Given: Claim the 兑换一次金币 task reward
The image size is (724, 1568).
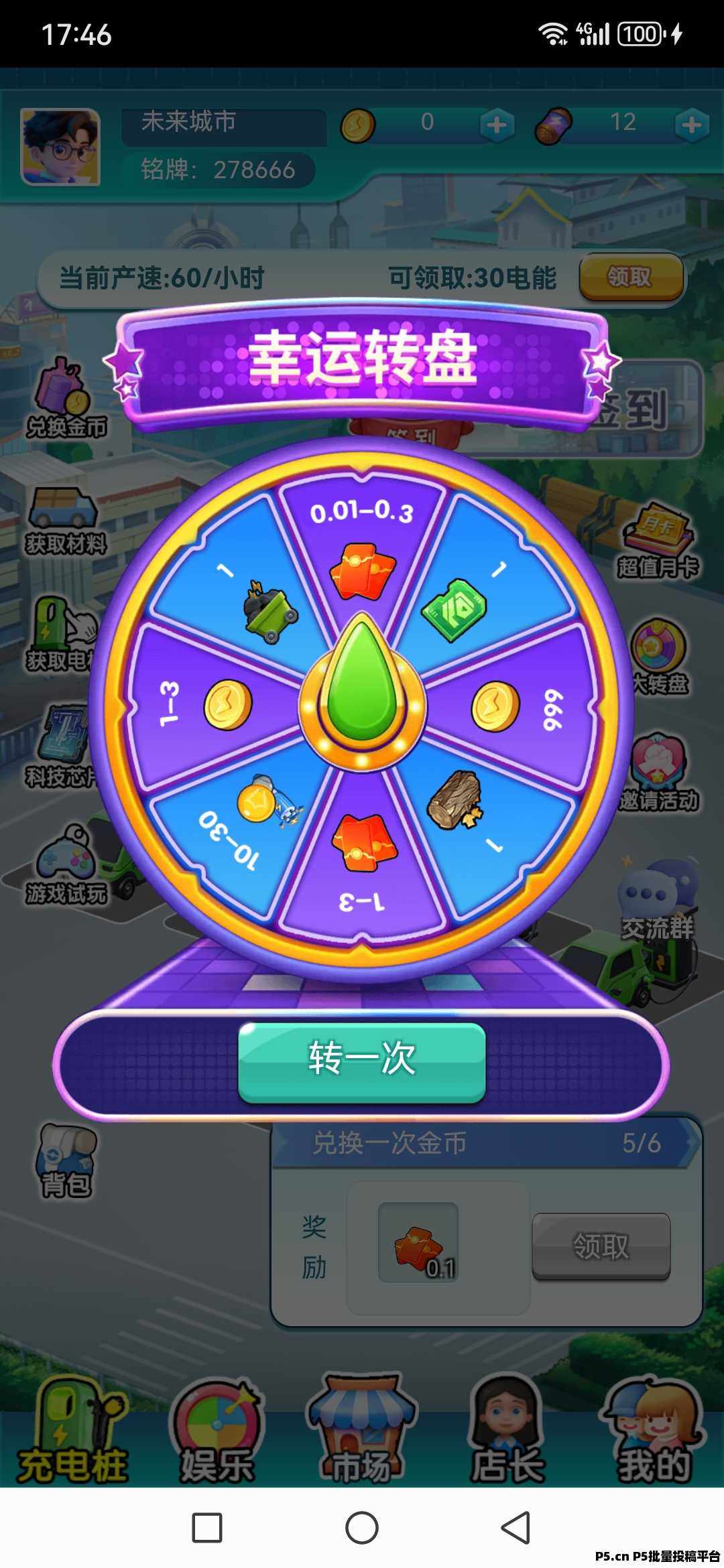Looking at the screenshot, I should coord(601,1246).
